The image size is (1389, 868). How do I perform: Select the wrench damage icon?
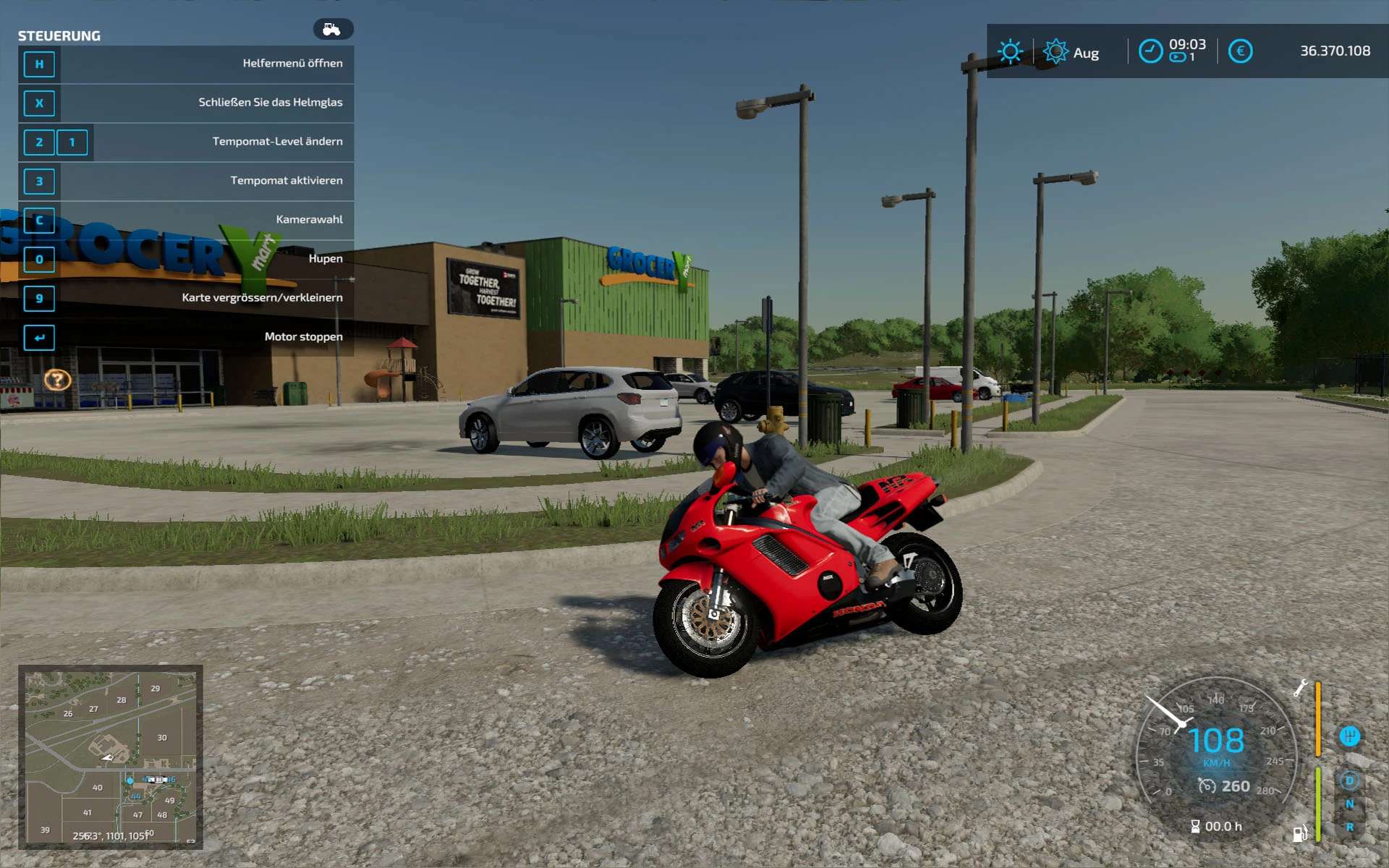(x=1300, y=687)
